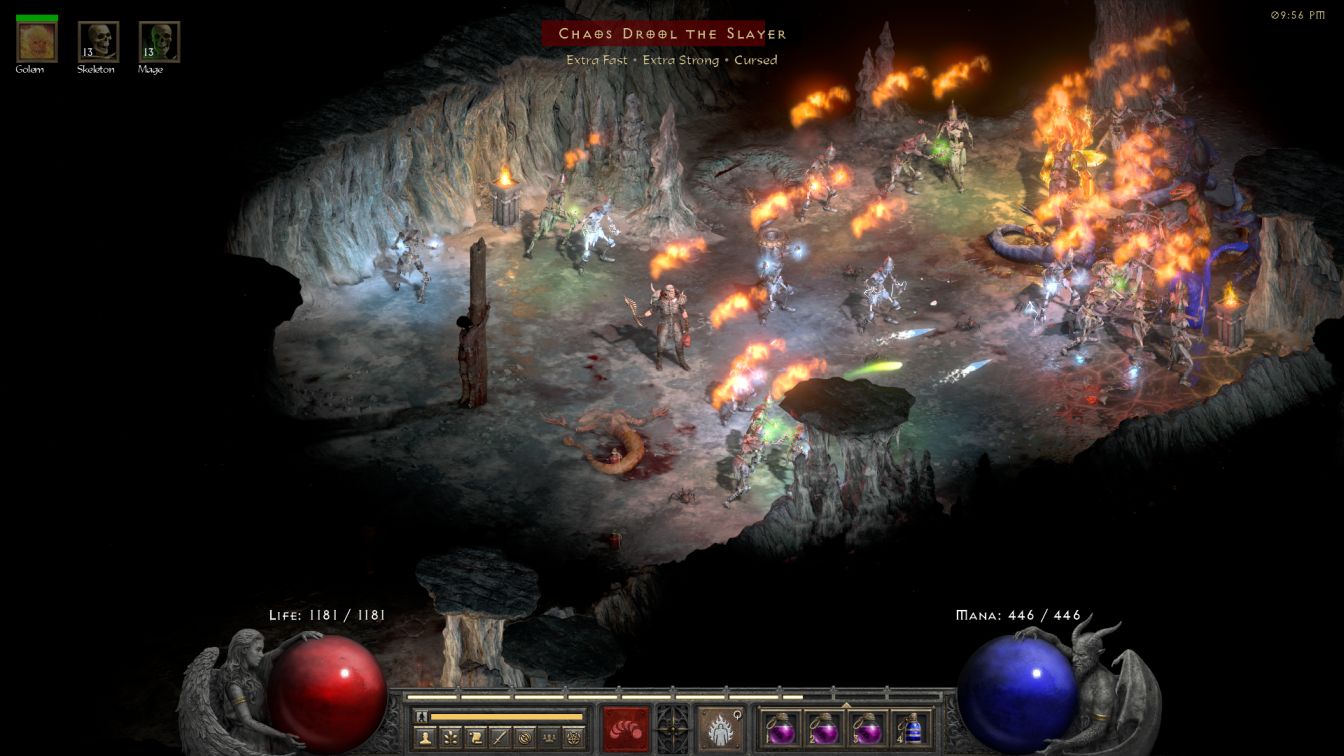1344x756 pixels.
Task: Open the game menu pentagram button
Action: (574, 737)
